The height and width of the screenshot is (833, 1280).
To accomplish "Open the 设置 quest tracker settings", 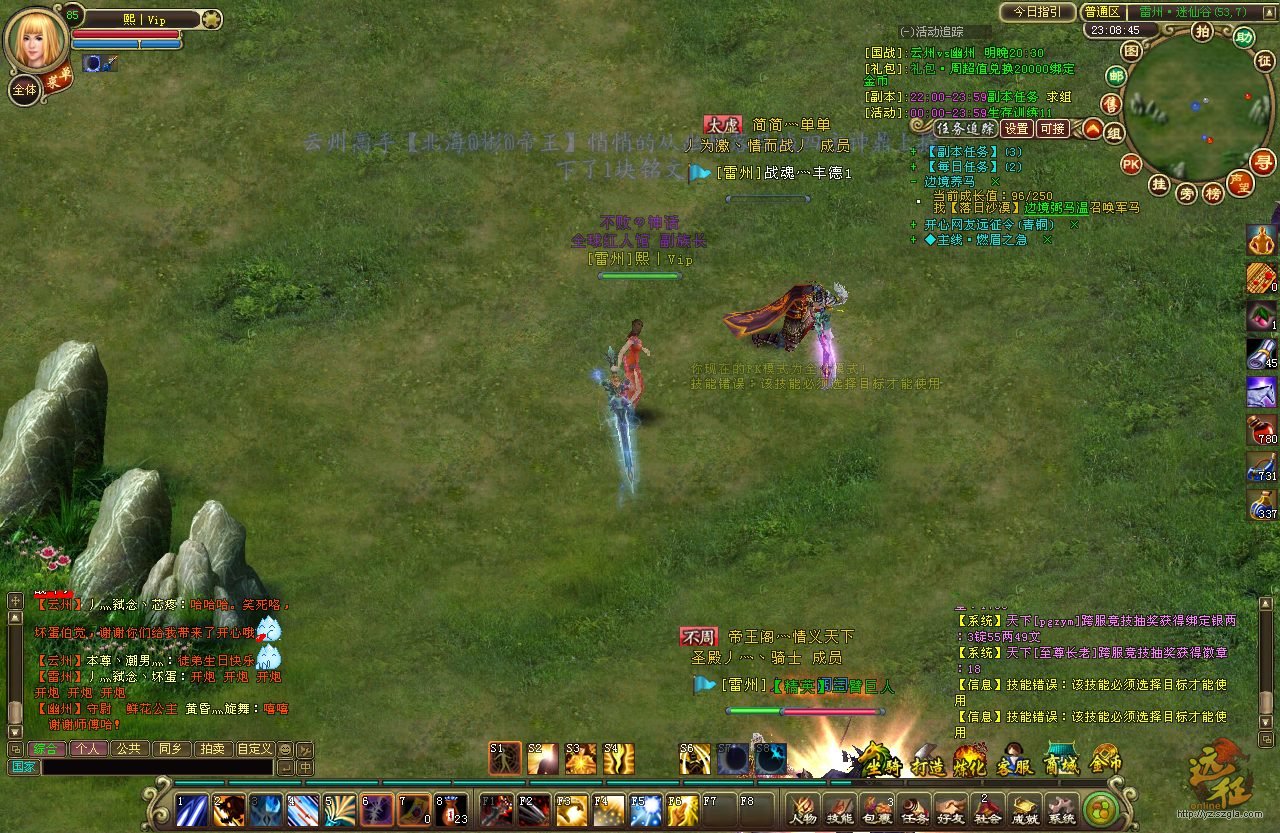I will (x=1017, y=128).
